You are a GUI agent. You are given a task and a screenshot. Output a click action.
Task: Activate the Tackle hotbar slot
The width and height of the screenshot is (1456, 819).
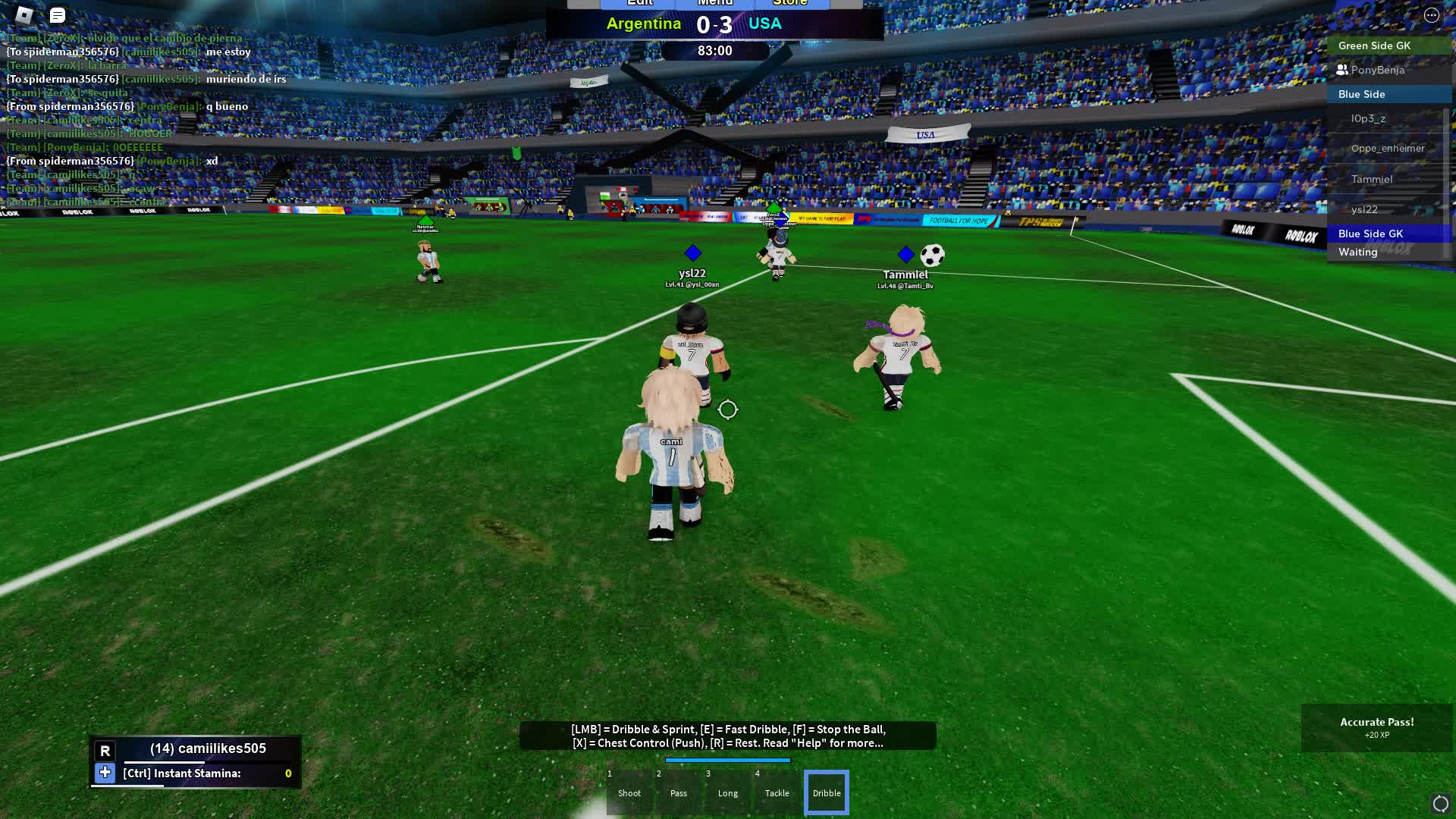tap(777, 792)
